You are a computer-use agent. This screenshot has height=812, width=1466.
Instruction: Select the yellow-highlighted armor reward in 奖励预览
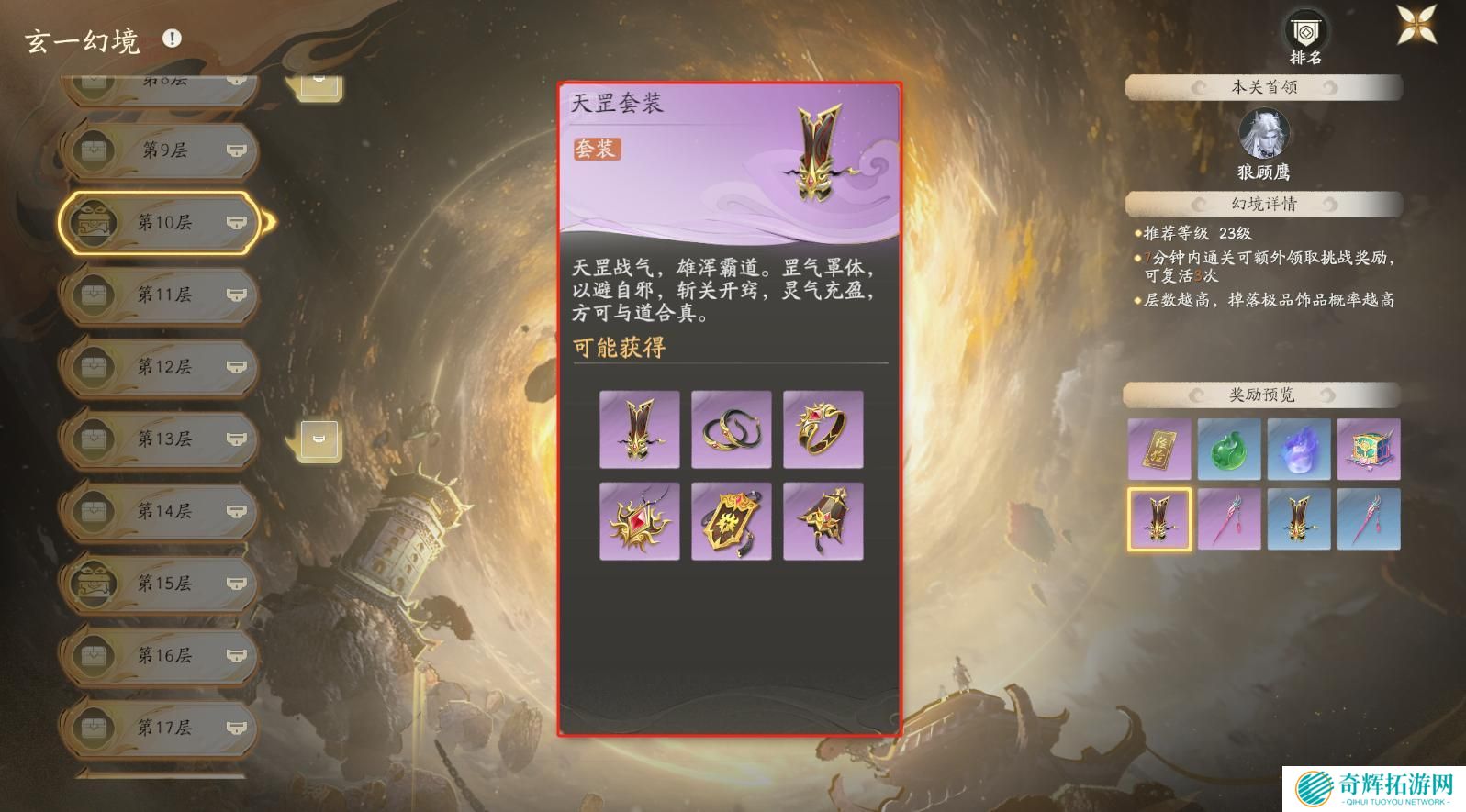(1159, 518)
